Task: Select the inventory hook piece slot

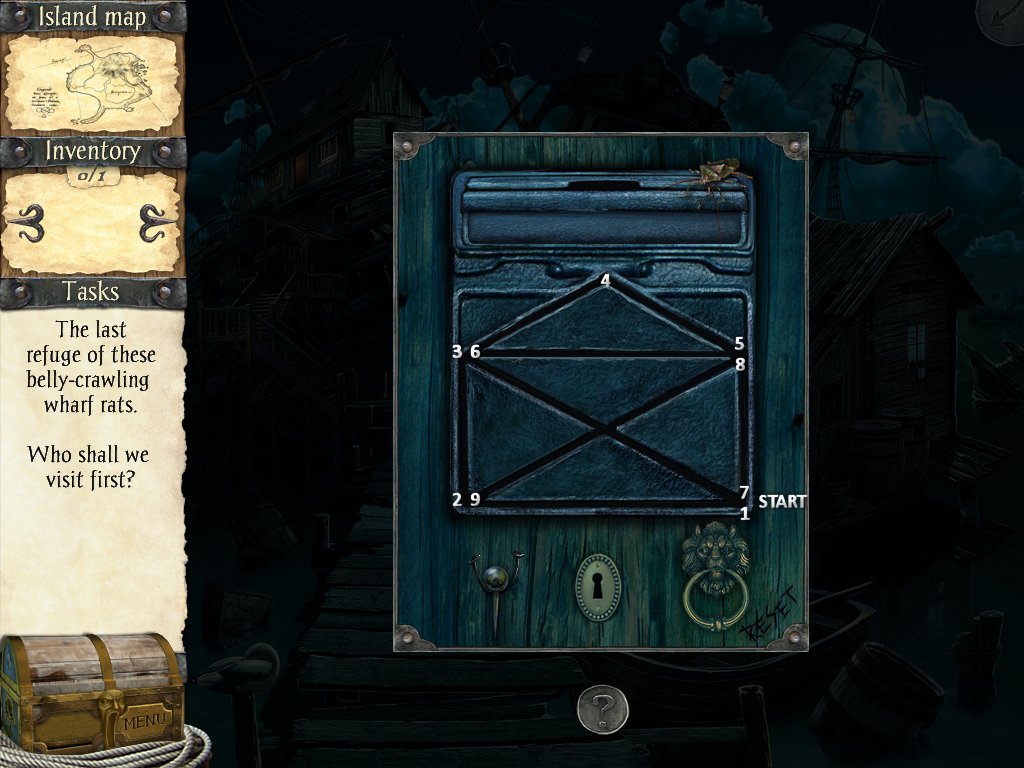Action: (x=92, y=223)
